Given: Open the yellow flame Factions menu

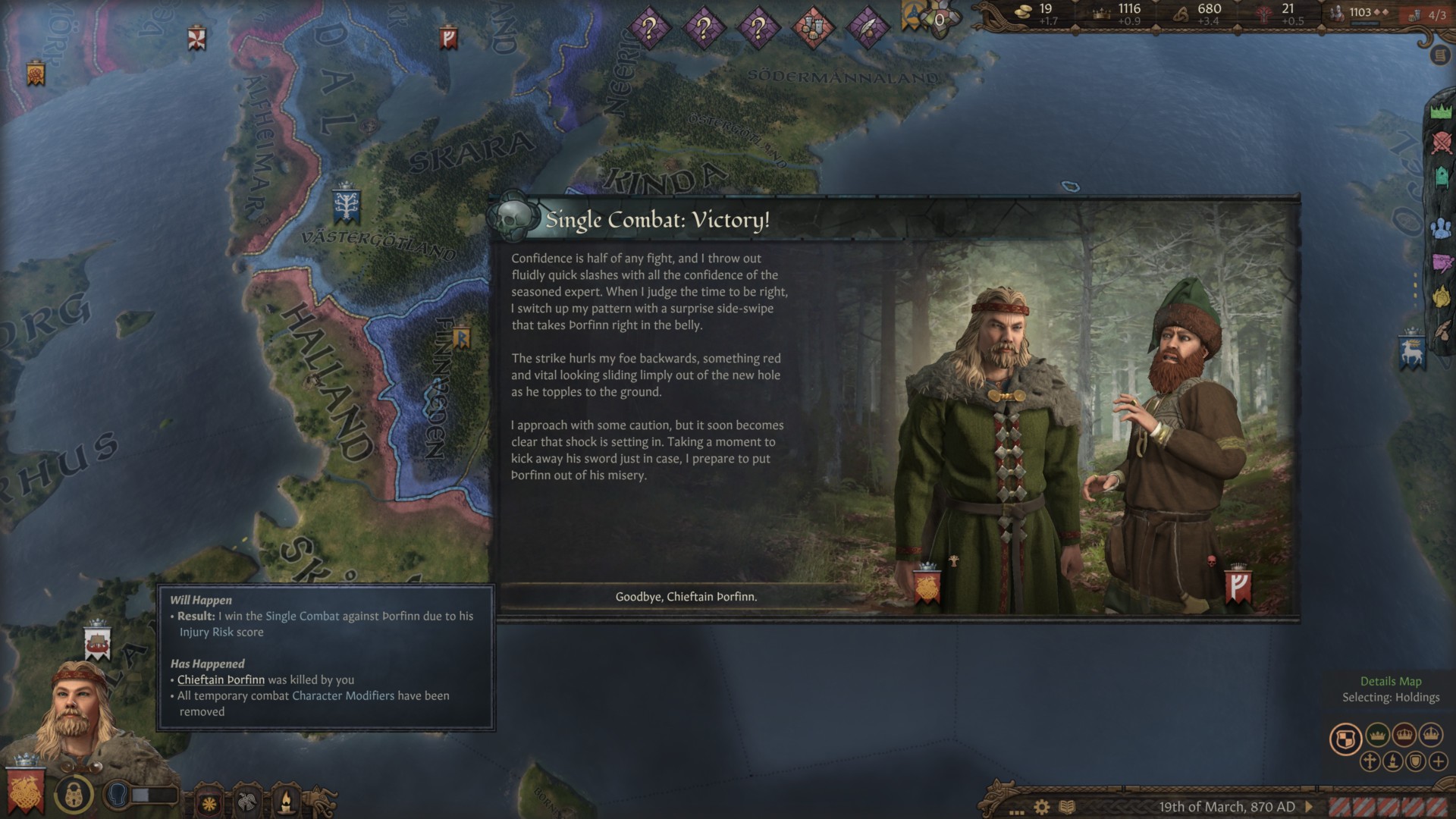Looking at the screenshot, I should coord(1441,297).
